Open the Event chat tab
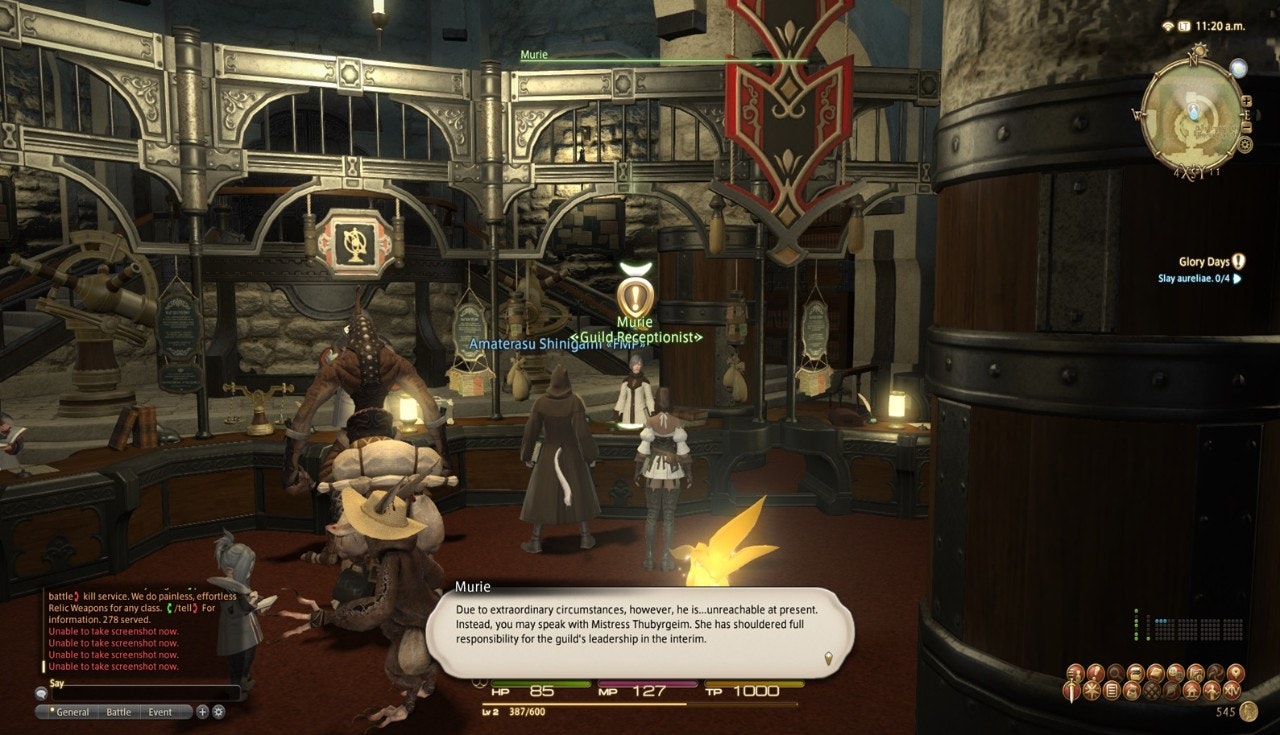This screenshot has width=1280, height=735. click(x=160, y=712)
